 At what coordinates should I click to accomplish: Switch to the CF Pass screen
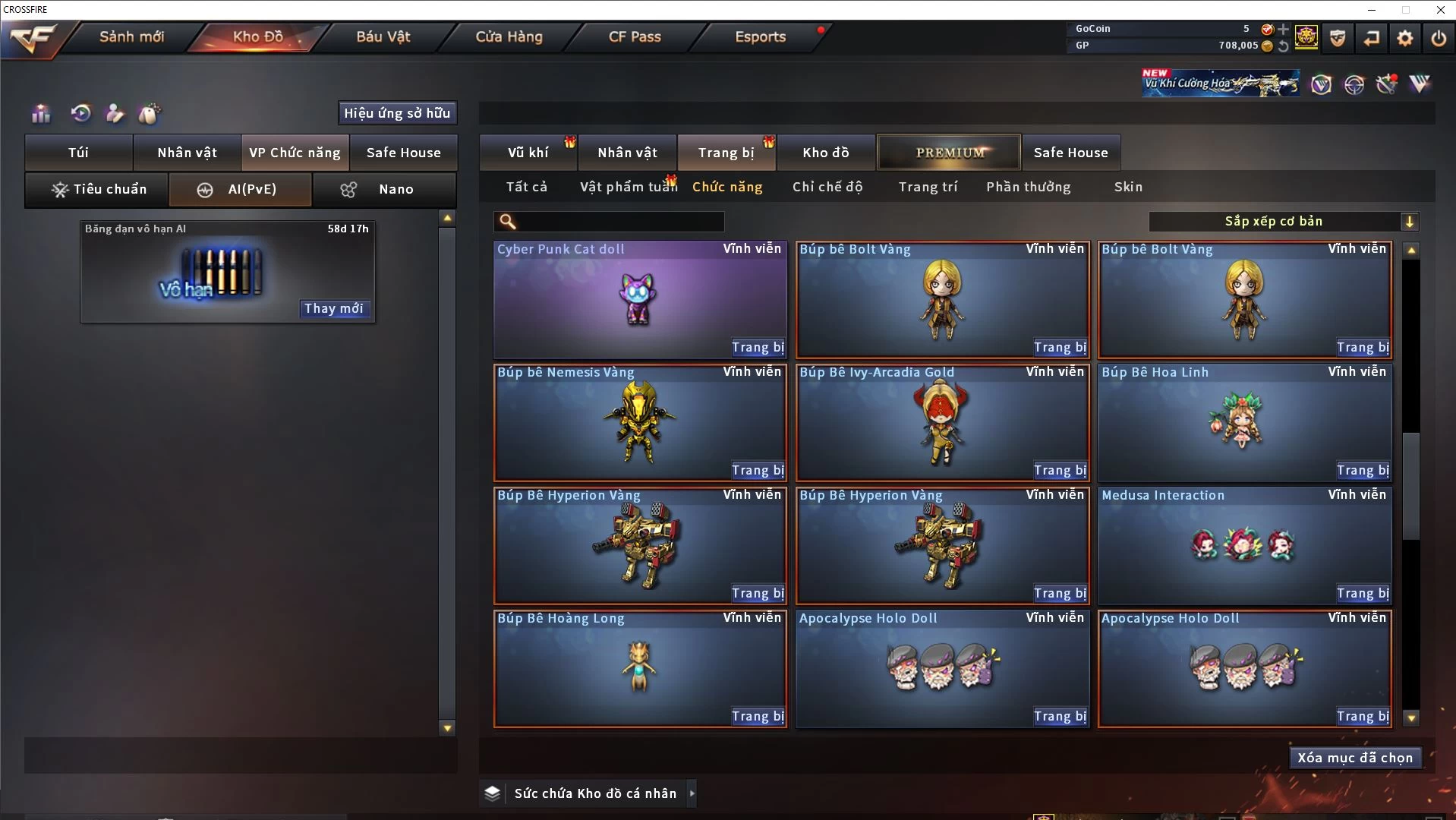pyautogui.click(x=635, y=36)
